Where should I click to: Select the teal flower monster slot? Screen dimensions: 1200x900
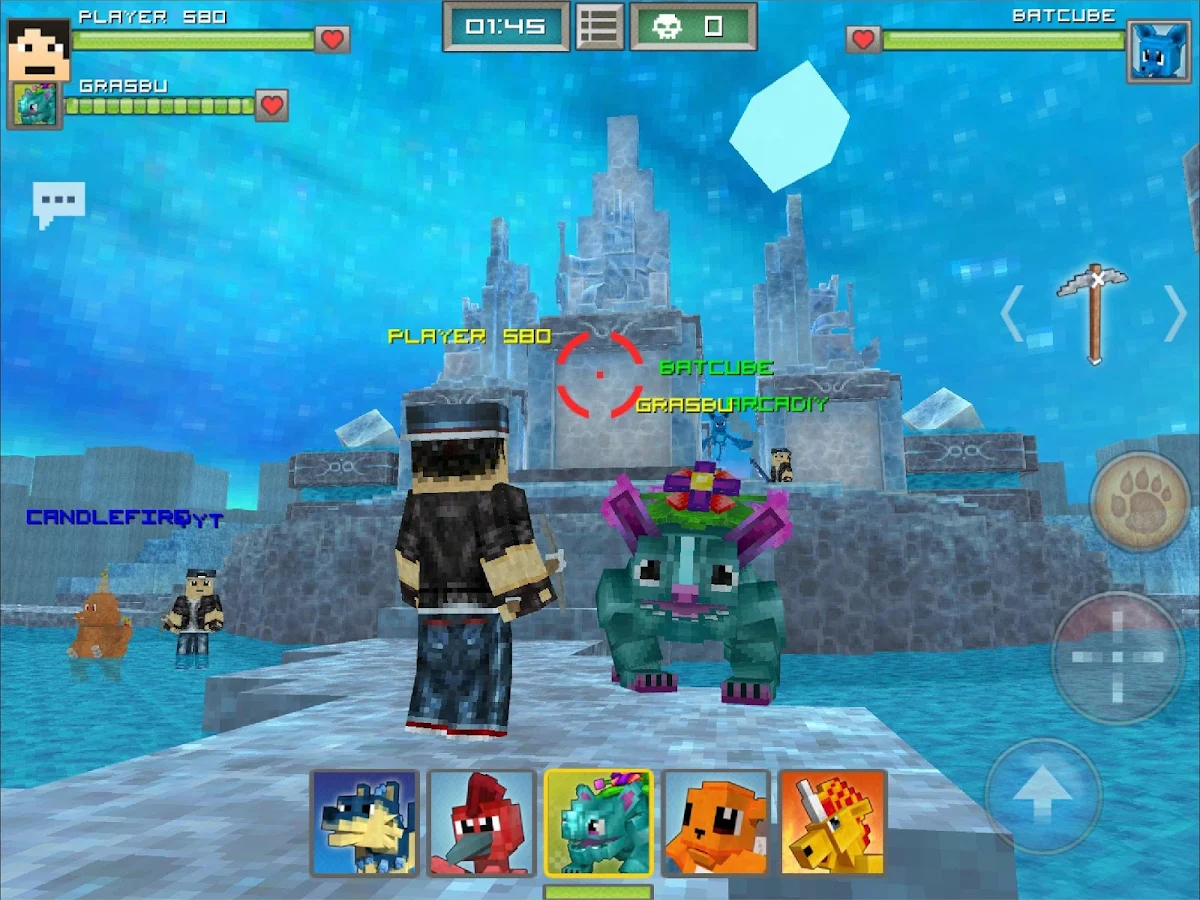pyautogui.click(x=599, y=823)
